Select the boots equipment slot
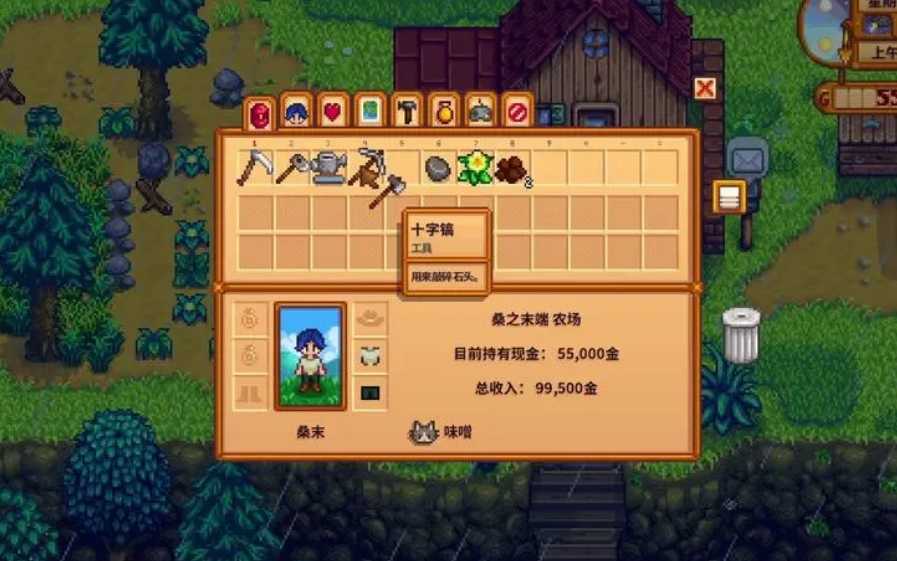Screen dimensions: 897x561 pos(252,391)
